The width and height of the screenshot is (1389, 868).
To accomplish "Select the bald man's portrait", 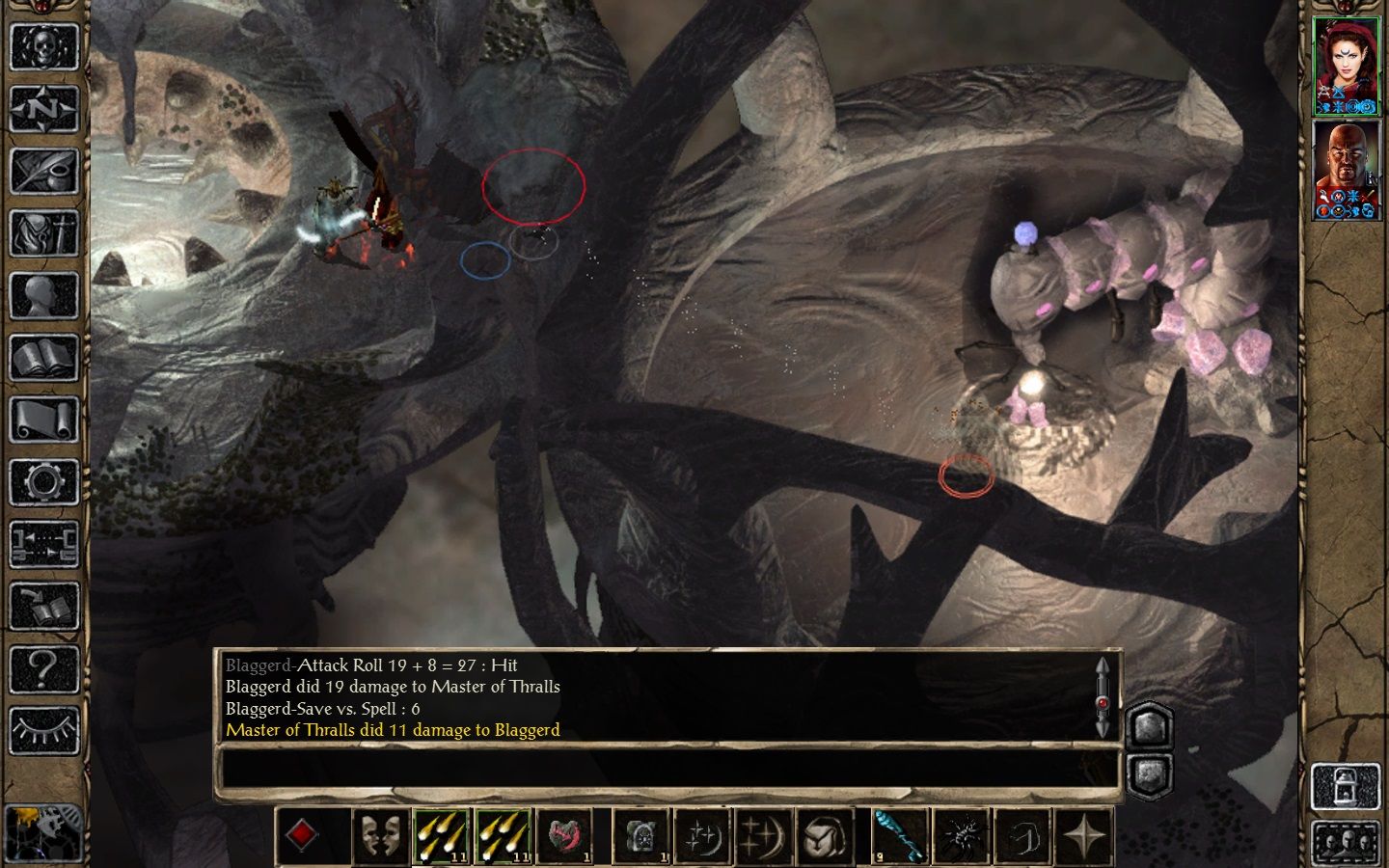I will [1347, 170].
